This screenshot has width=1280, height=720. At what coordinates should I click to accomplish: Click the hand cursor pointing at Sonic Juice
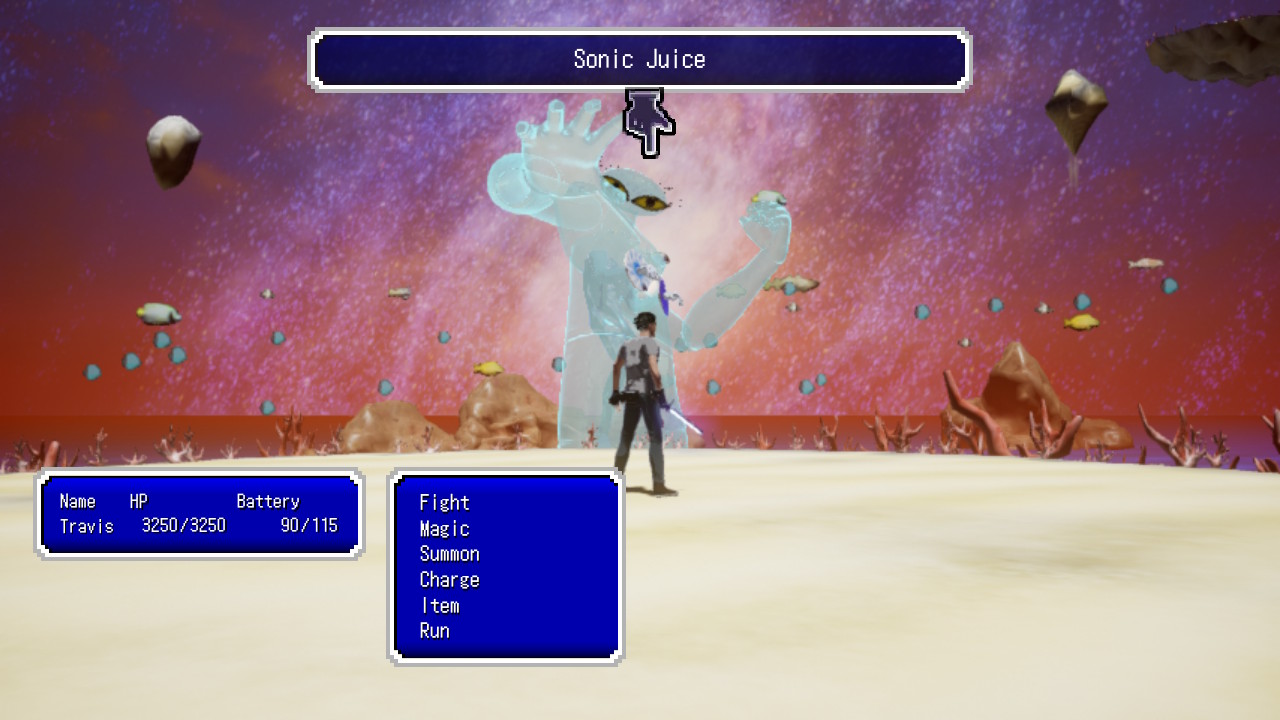pyautogui.click(x=648, y=120)
